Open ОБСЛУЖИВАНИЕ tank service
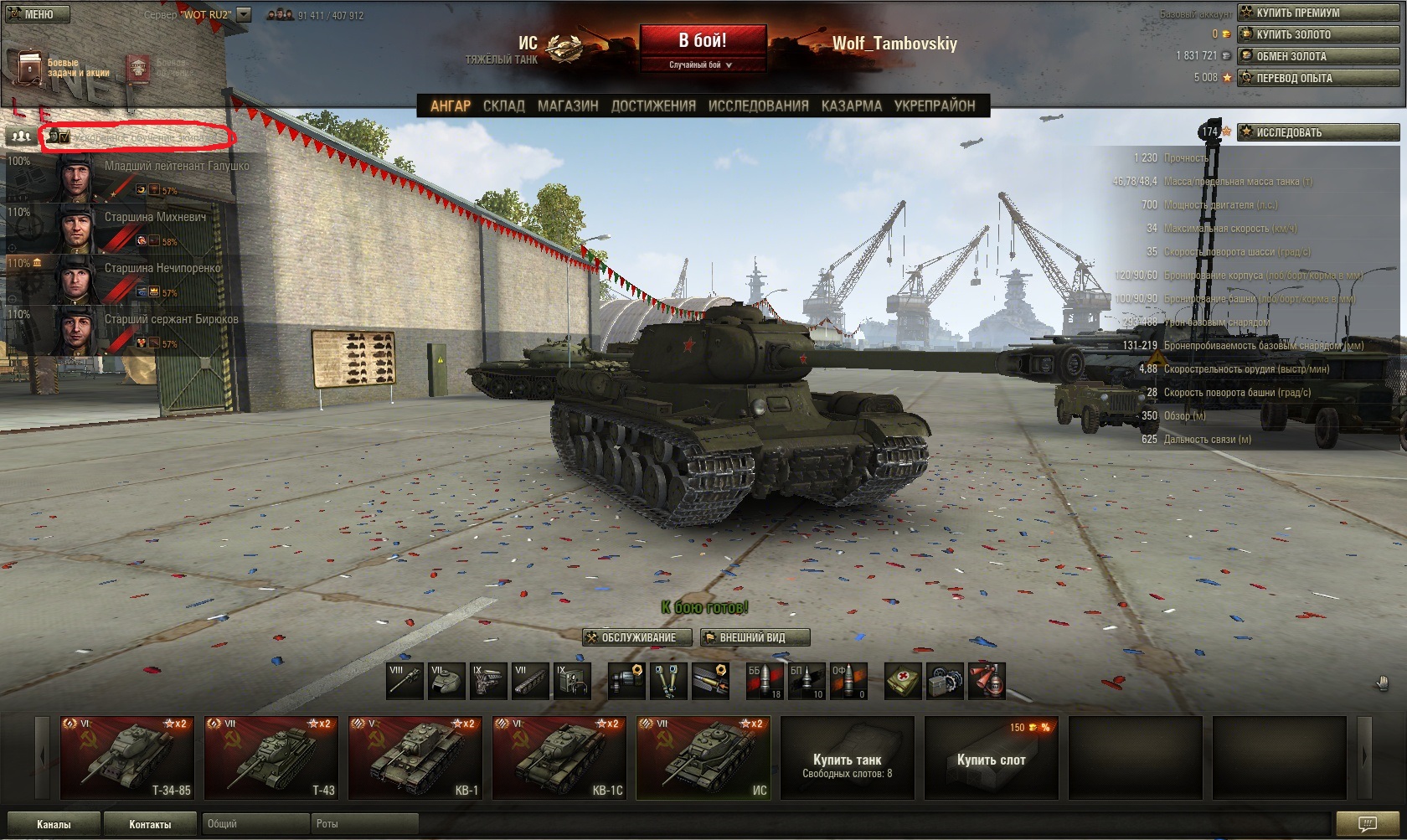The width and height of the screenshot is (1407, 840). tap(637, 637)
